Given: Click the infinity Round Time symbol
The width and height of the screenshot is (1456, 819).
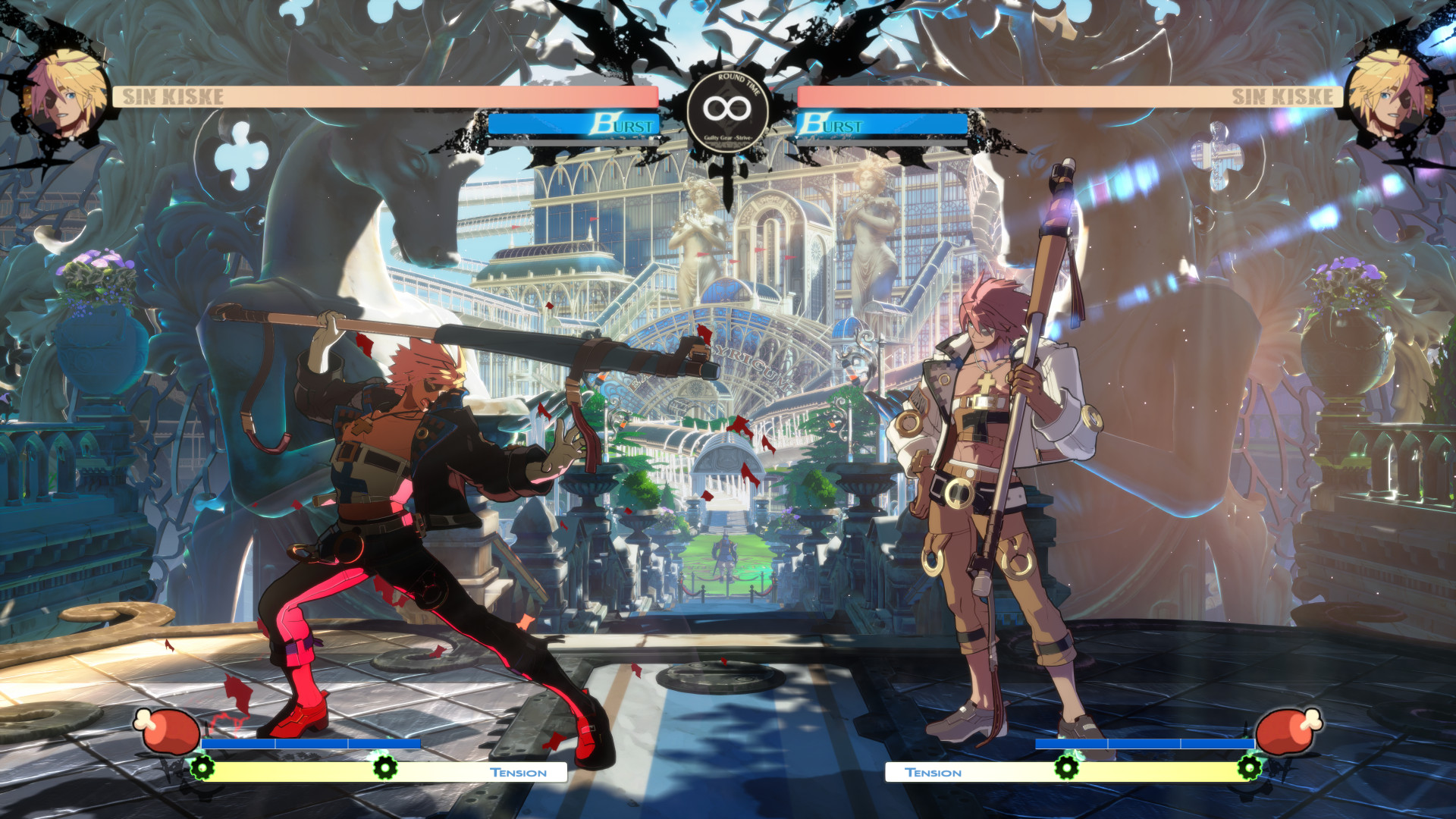Looking at the screenshot, I should [x=726, y=108].
